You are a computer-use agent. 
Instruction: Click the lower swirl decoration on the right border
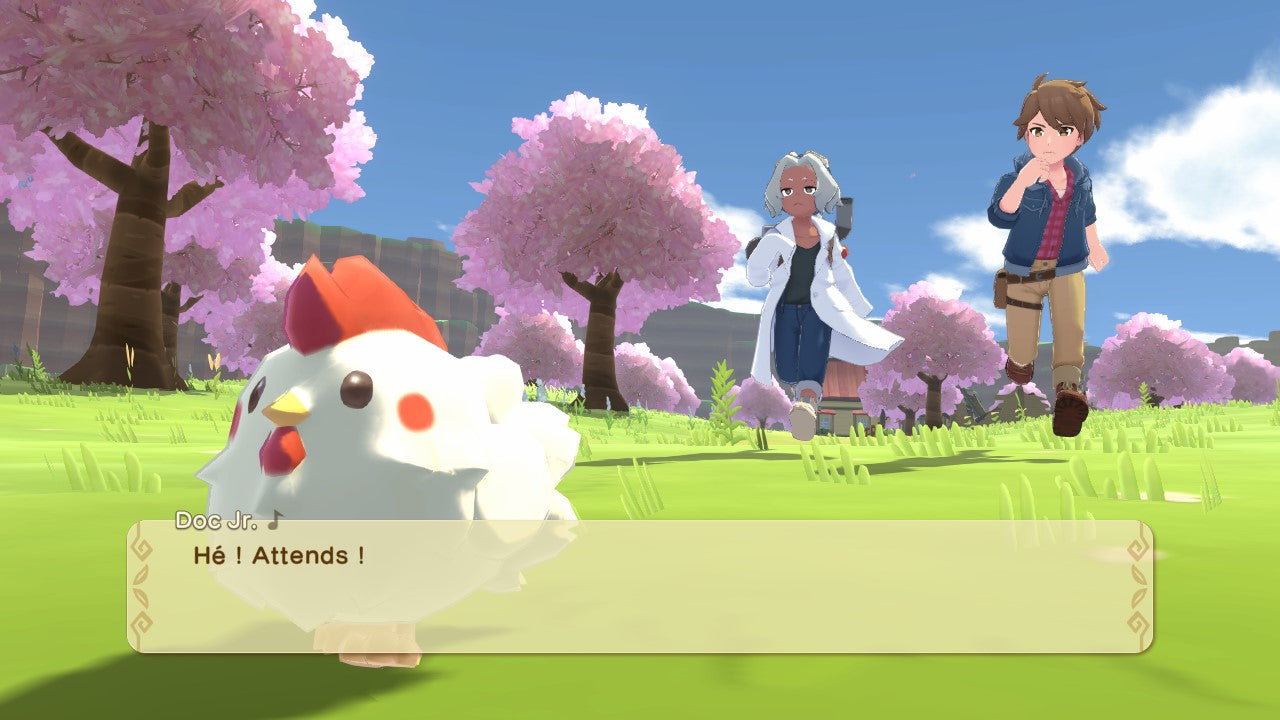tap(1138, 621)
